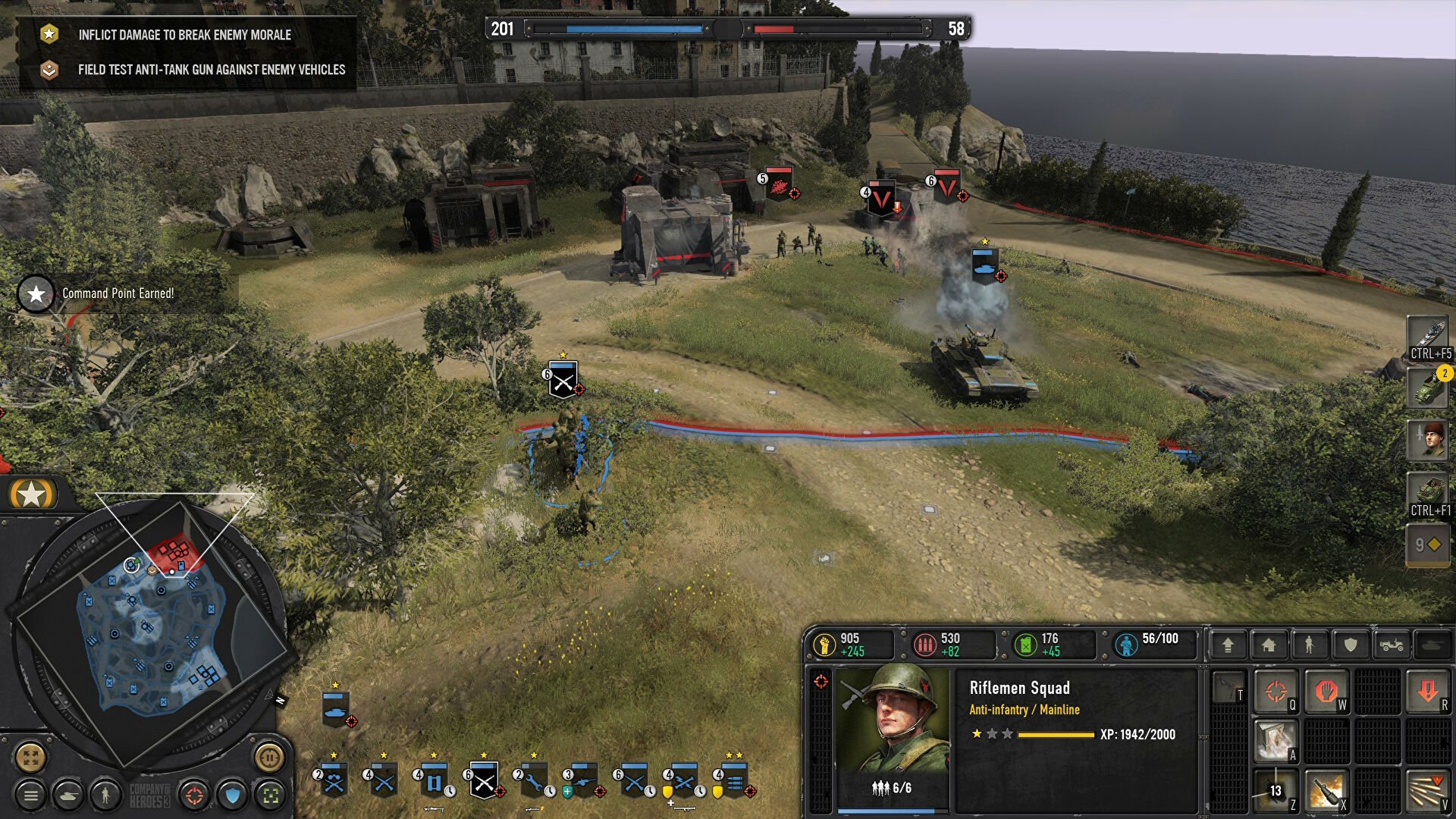The width and height of the screenshot is (1456, 819).
Task: Activate the bullet spray suppression ability
Action: (x=1427, y=791)
